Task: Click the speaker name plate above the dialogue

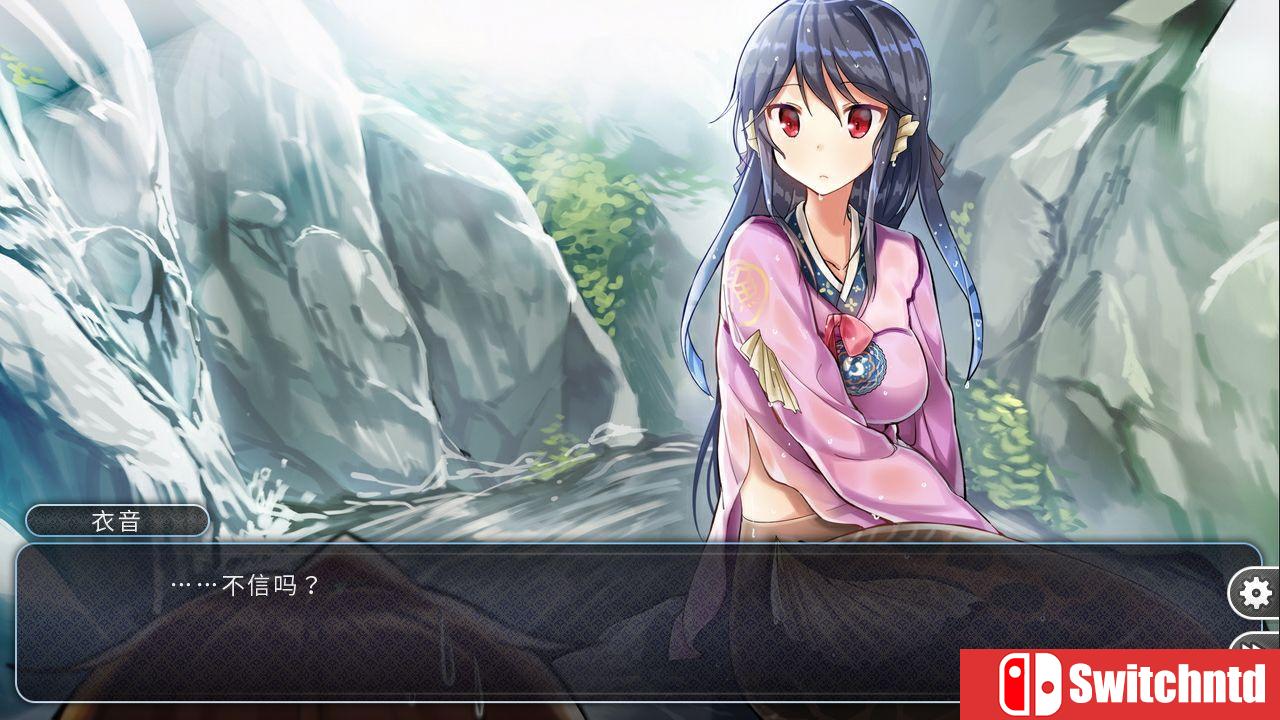Action: [x=119, y=521]
